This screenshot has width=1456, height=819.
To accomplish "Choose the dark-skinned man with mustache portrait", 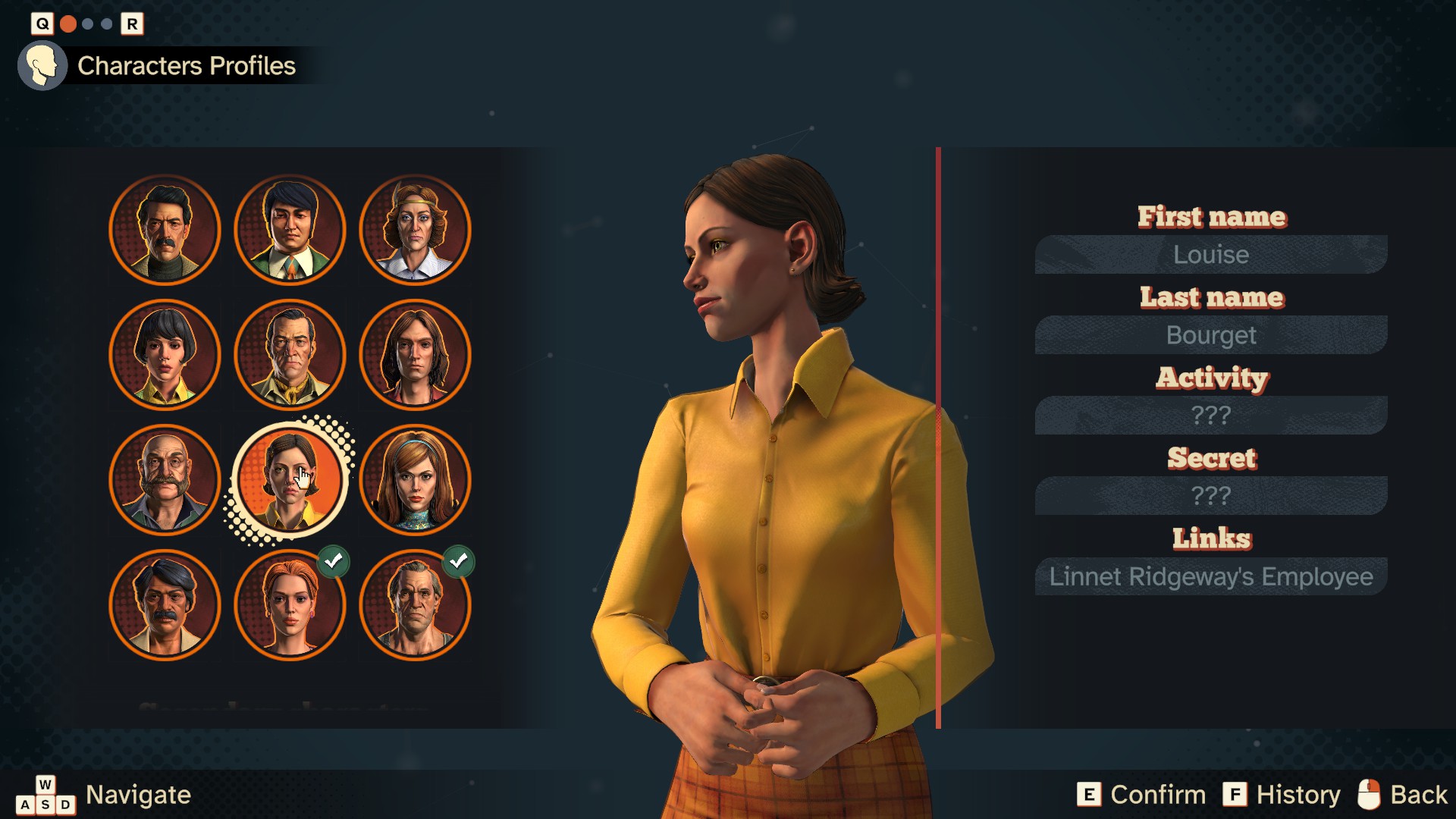I will 165,605.
